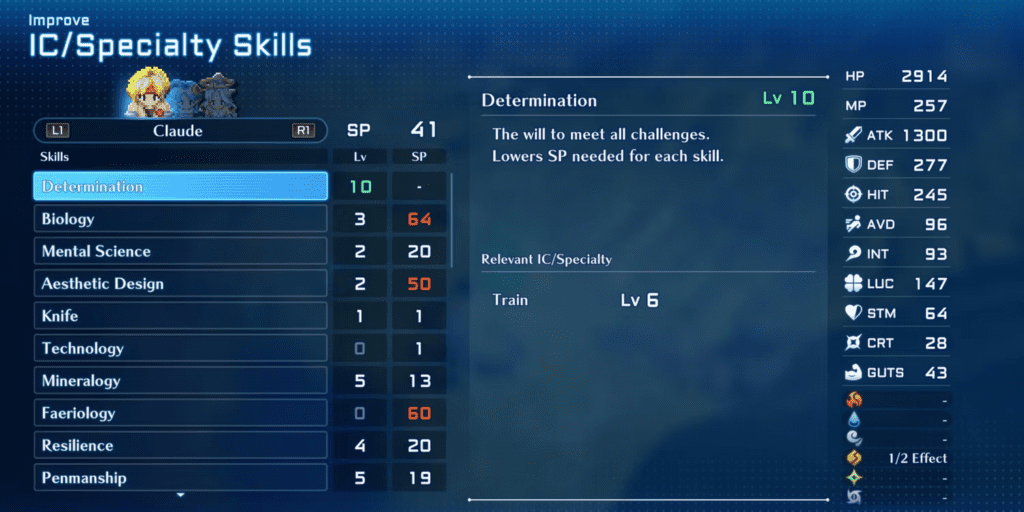Screen dimensions: 1024x512
Task: Select Claude's blonde character portrait
Action: point(148,94)
